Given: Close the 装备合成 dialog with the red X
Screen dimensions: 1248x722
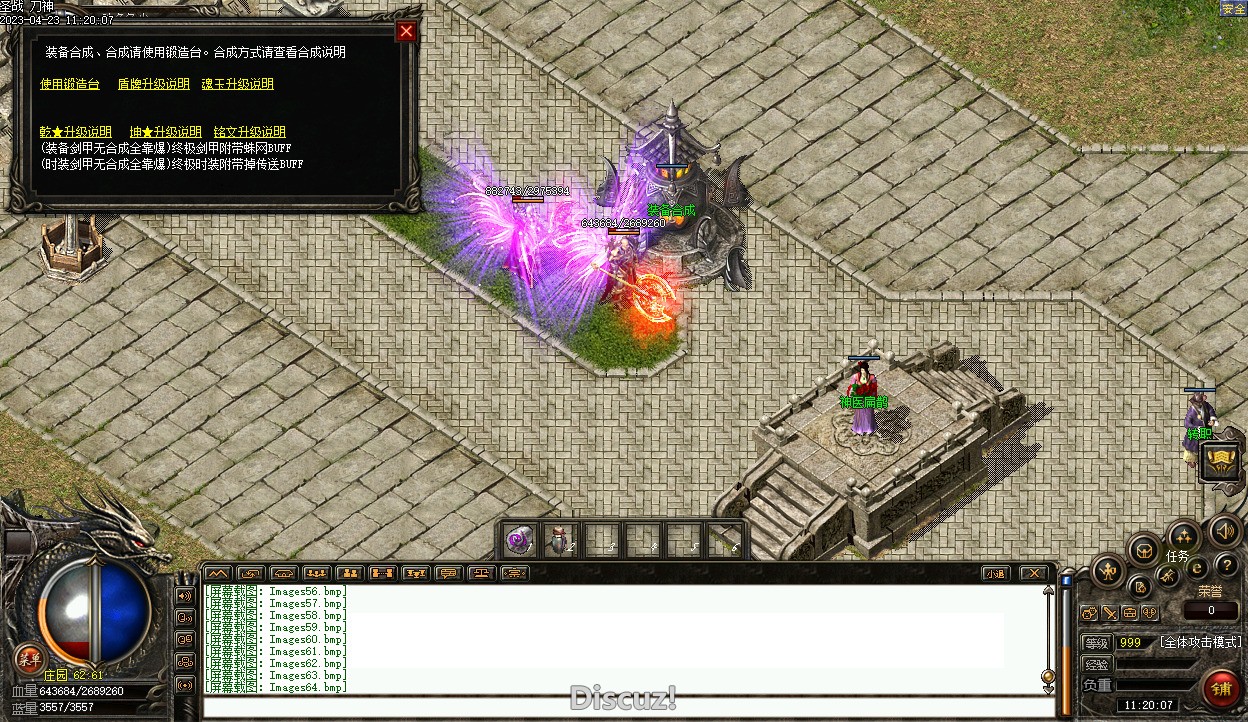Looking at the screenshot, I should click(406, 31).
